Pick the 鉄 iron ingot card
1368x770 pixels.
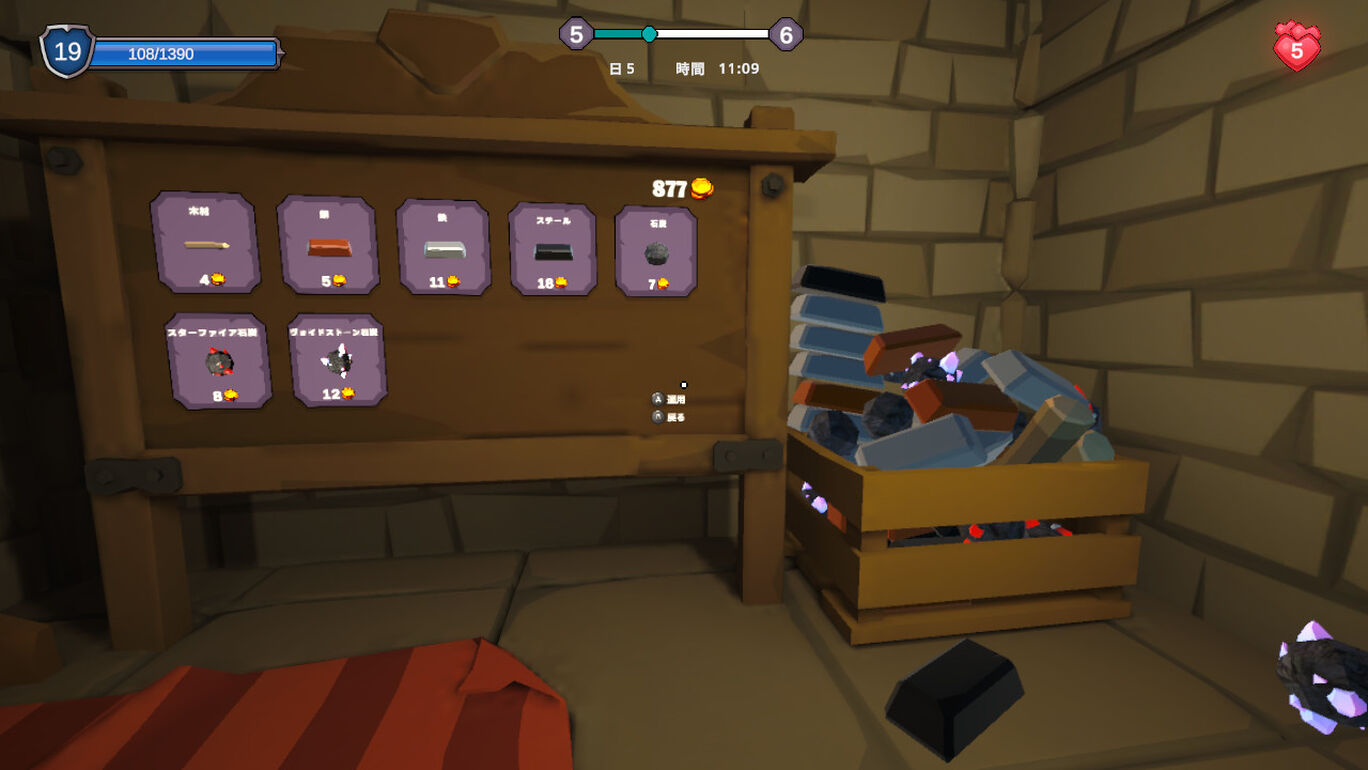click(x=443, y=248)
